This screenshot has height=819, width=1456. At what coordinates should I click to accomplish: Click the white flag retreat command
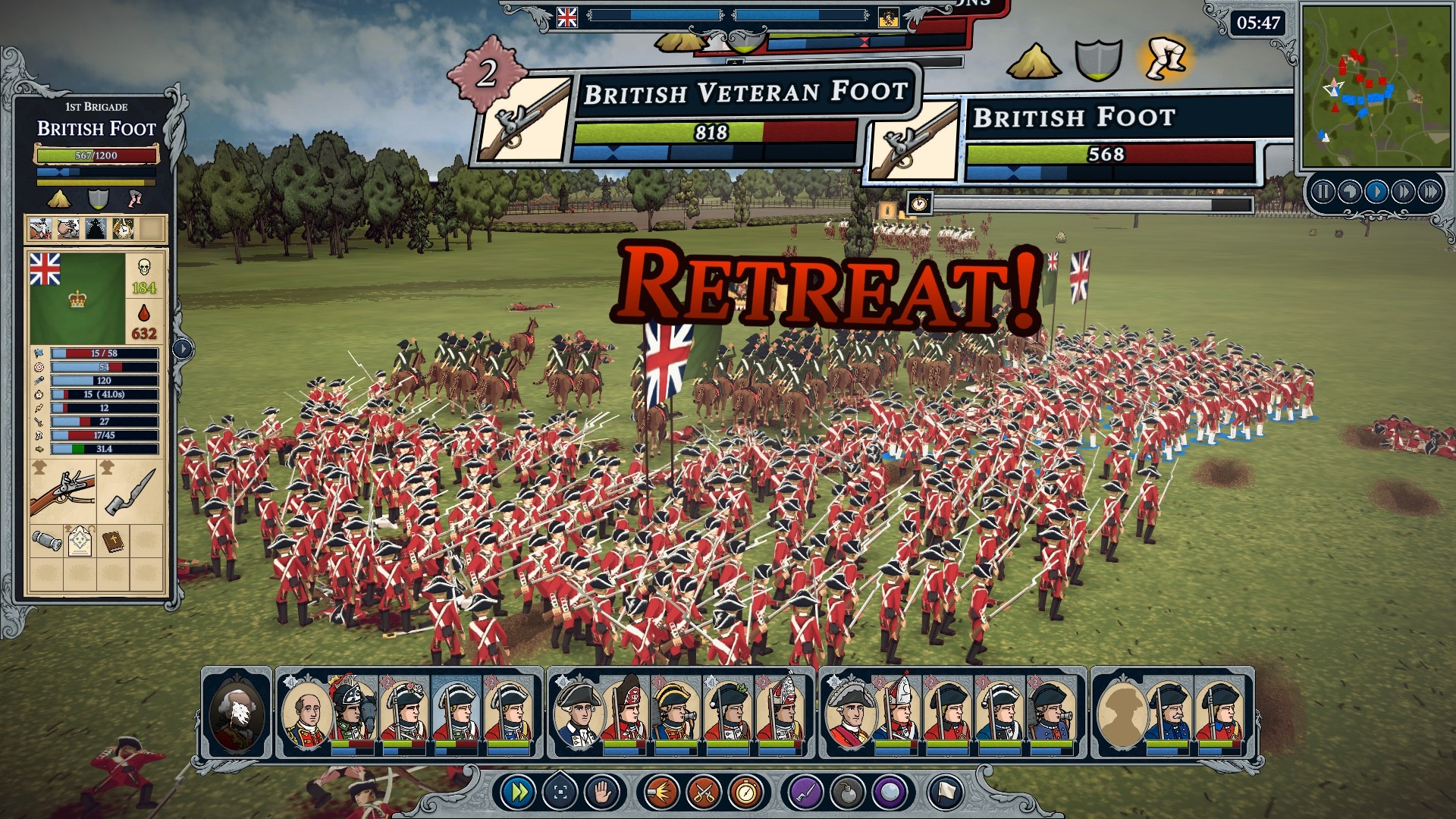pyautogui.click(x=945, y=793)
